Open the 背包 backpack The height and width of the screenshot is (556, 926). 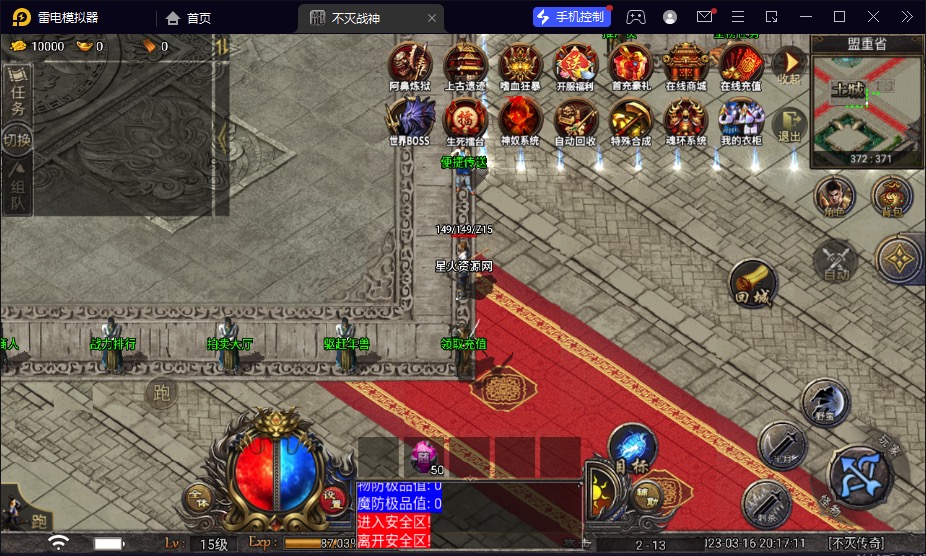pos(891,197)
